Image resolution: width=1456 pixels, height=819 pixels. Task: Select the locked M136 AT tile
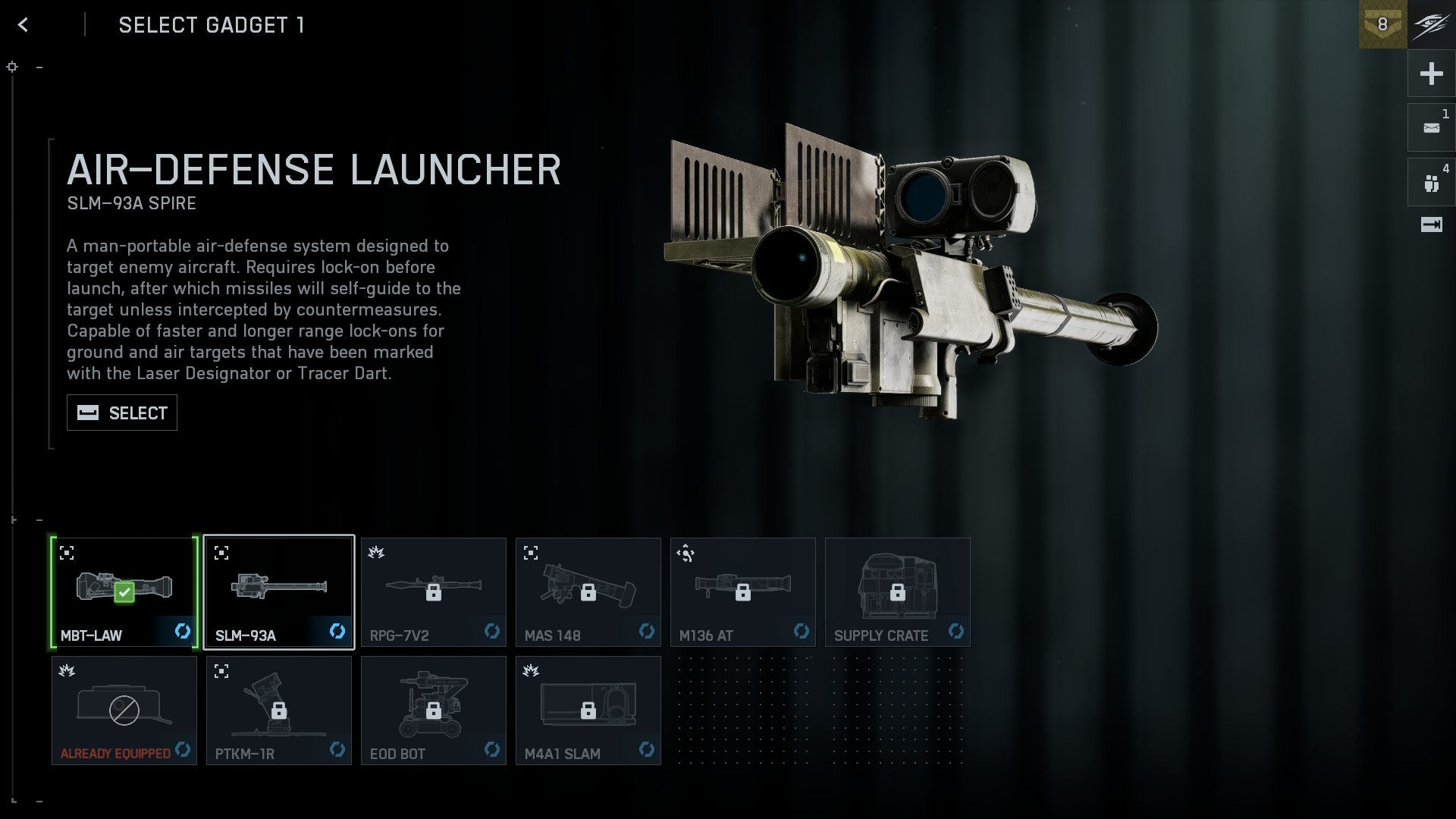pos(742,592)
